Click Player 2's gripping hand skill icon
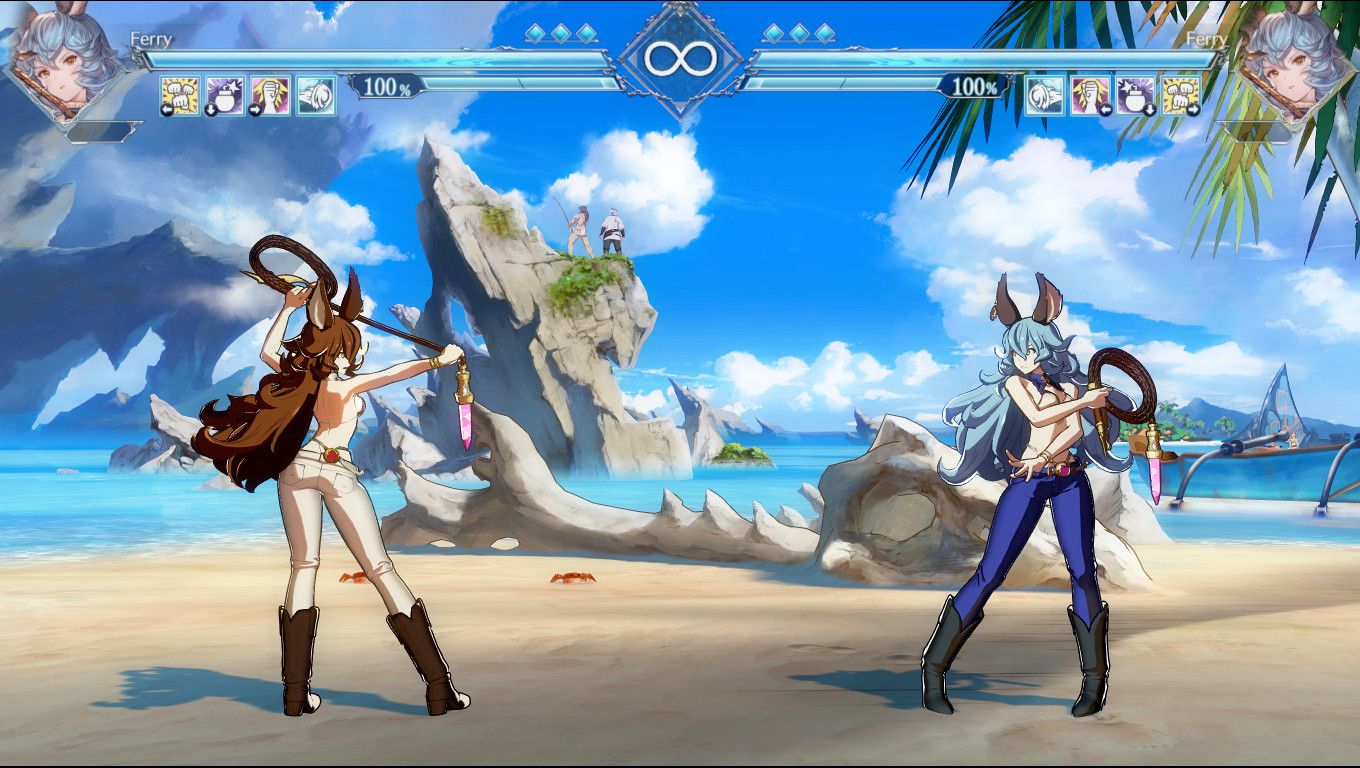Viewport: 1360px width, 768px height. pos(1090,95)
